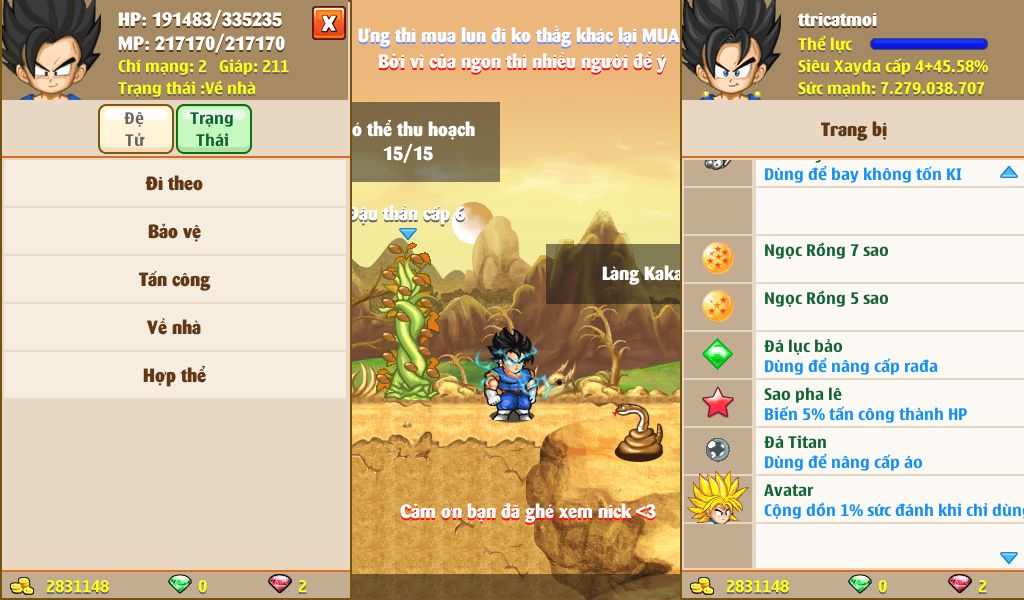
Task: Open the Trang bị equipment header
Action: [852, 130]
